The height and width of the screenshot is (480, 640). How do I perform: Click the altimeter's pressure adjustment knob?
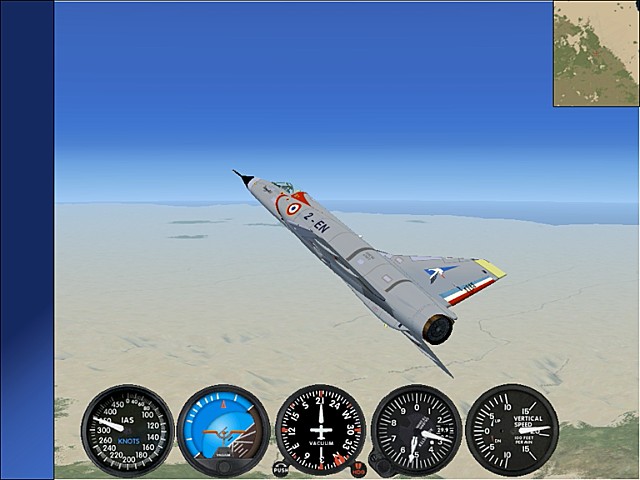[x=378, y=464]
